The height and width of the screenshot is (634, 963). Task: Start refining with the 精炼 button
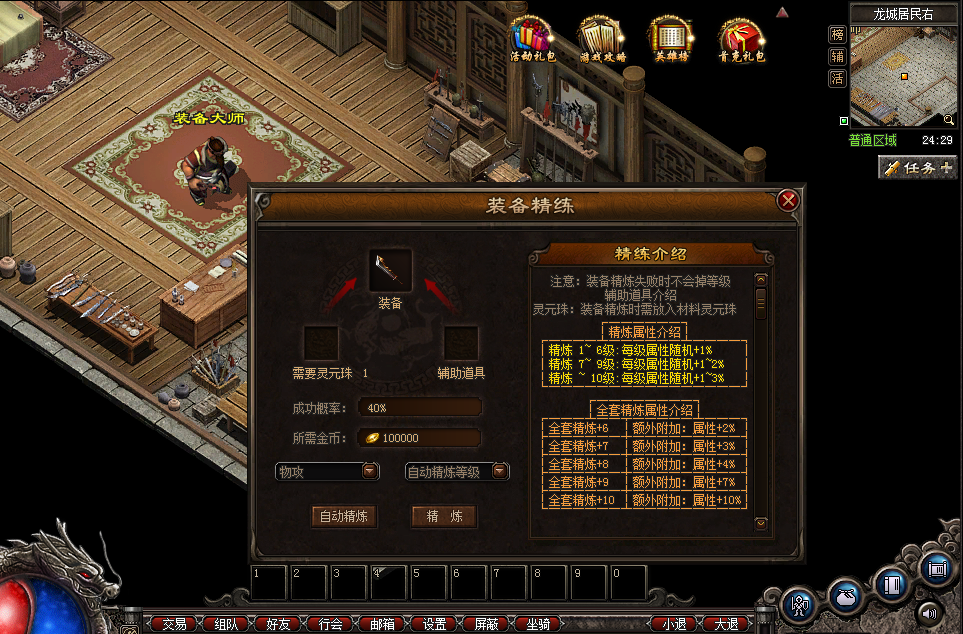(x=444, y=517)
